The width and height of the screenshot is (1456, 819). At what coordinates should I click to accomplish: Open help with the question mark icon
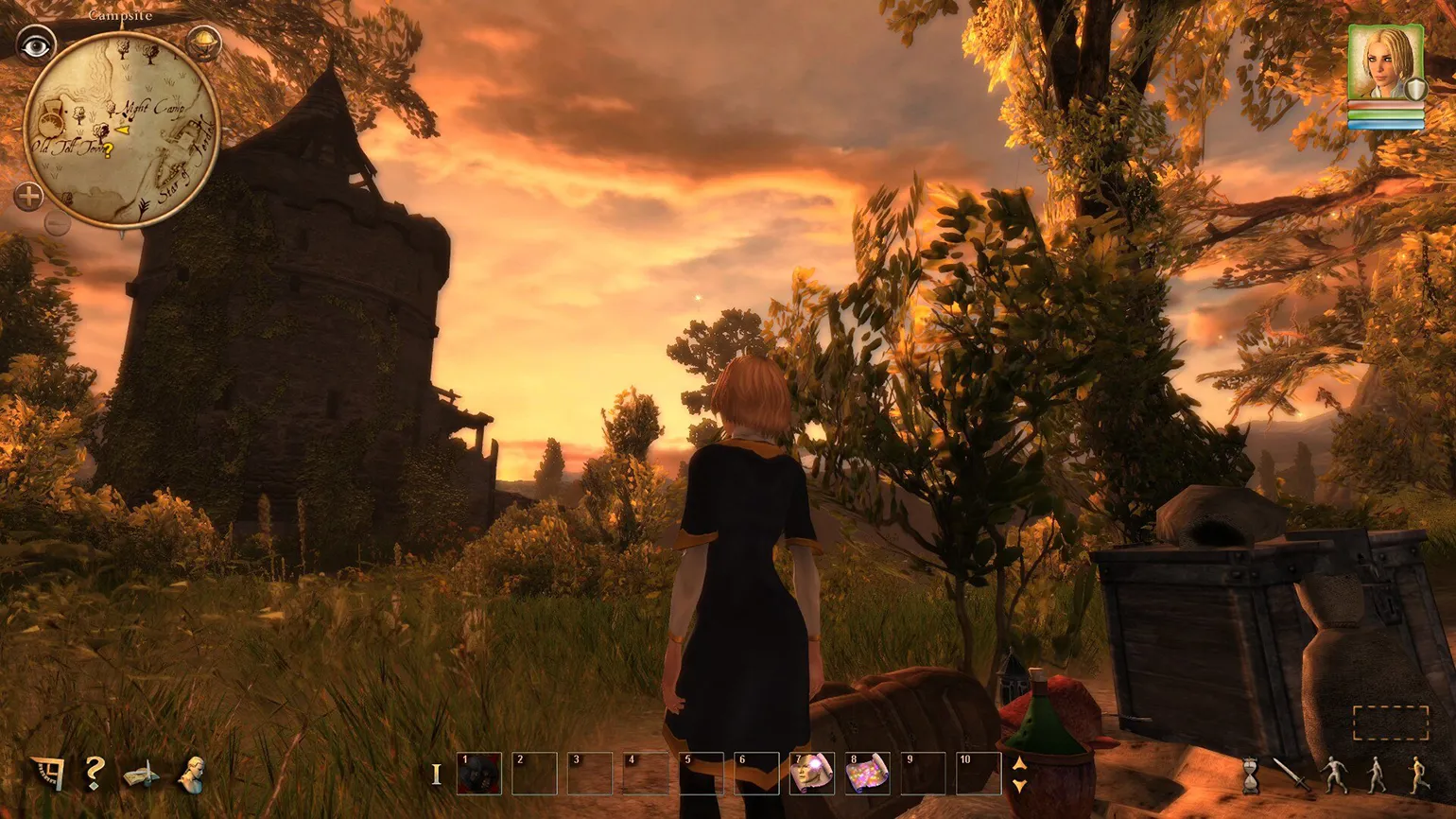[x=94, y=774]
